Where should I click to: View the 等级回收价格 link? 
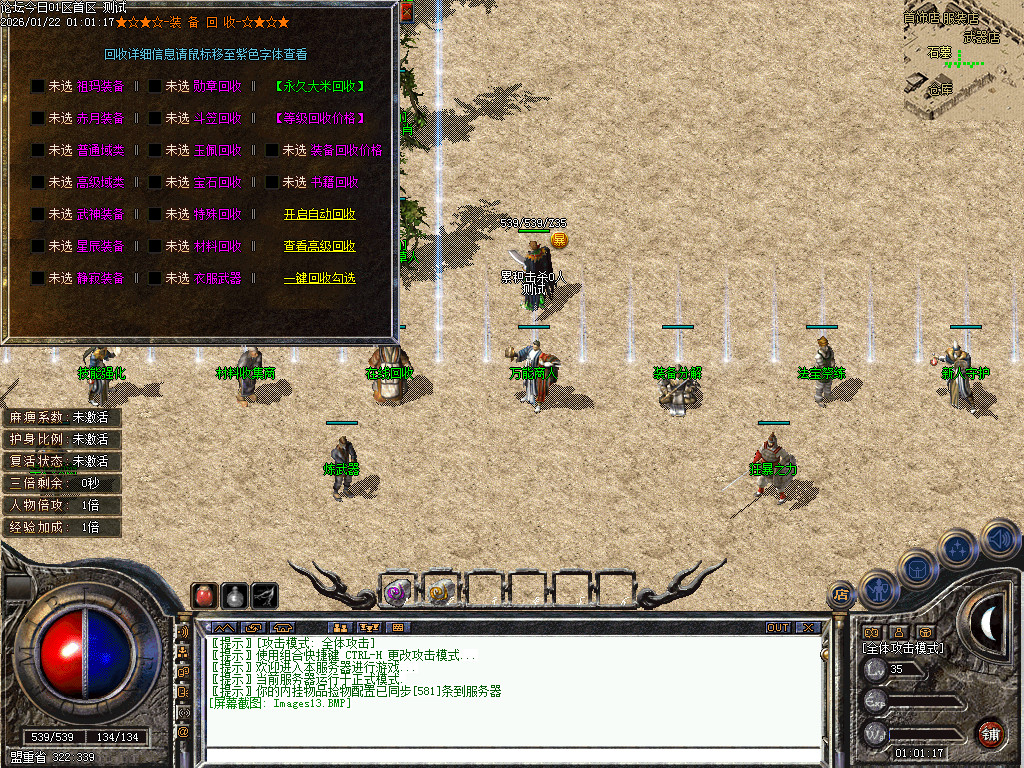coord(319,119)
